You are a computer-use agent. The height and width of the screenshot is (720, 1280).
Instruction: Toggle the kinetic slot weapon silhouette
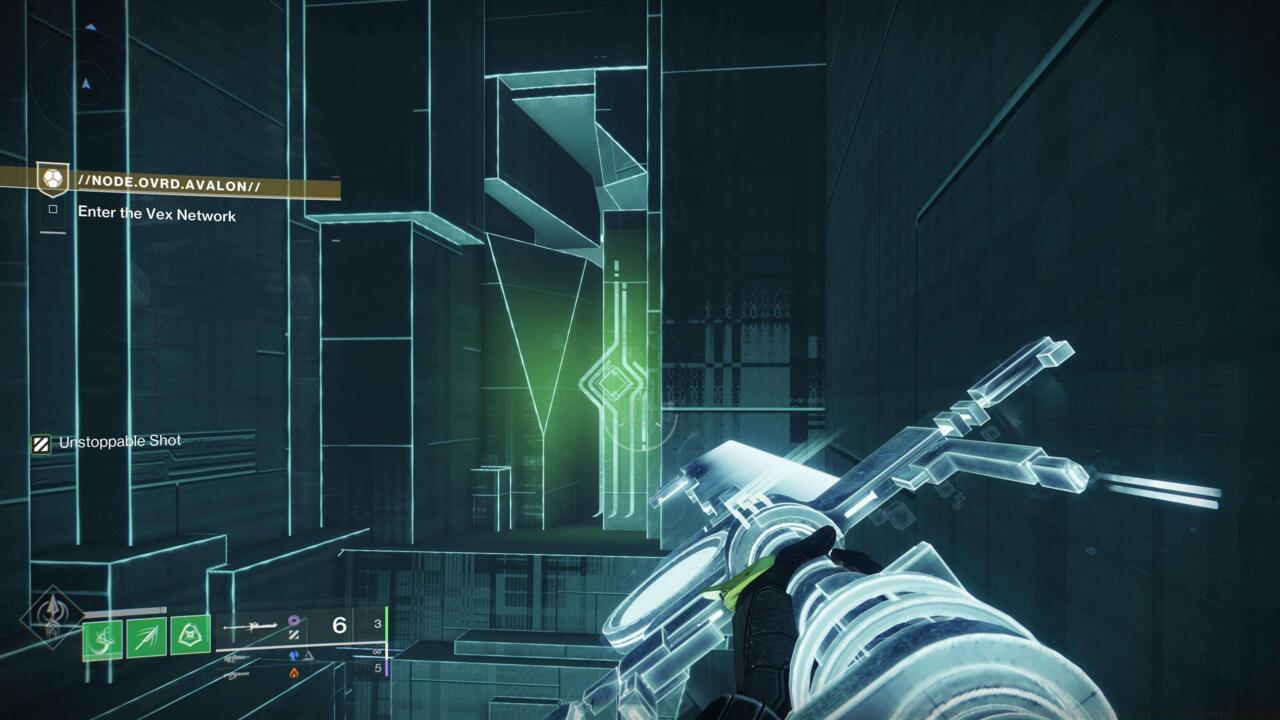[x=239, y=658]
